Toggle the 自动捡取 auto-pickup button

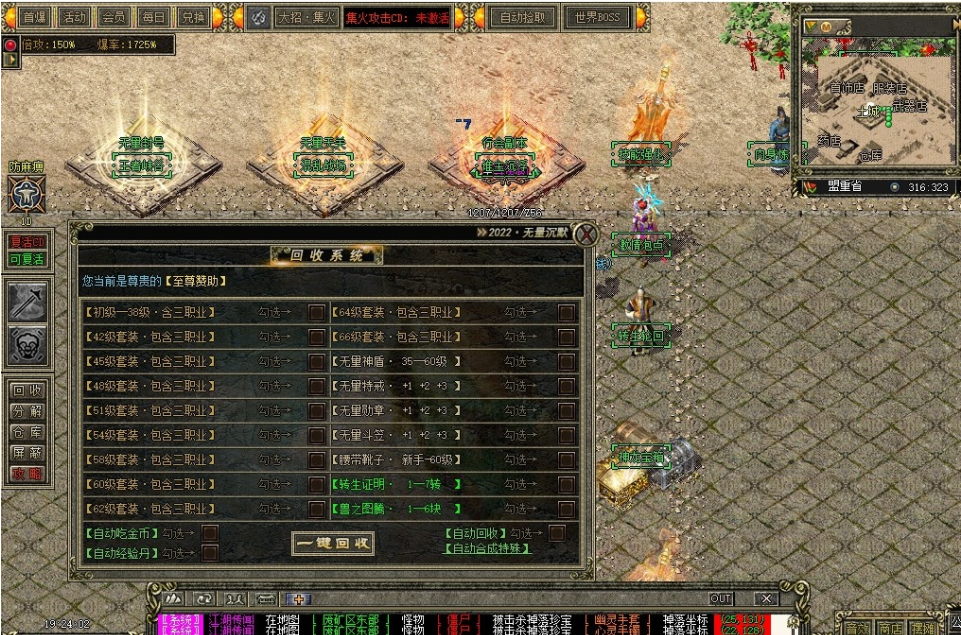523,17
